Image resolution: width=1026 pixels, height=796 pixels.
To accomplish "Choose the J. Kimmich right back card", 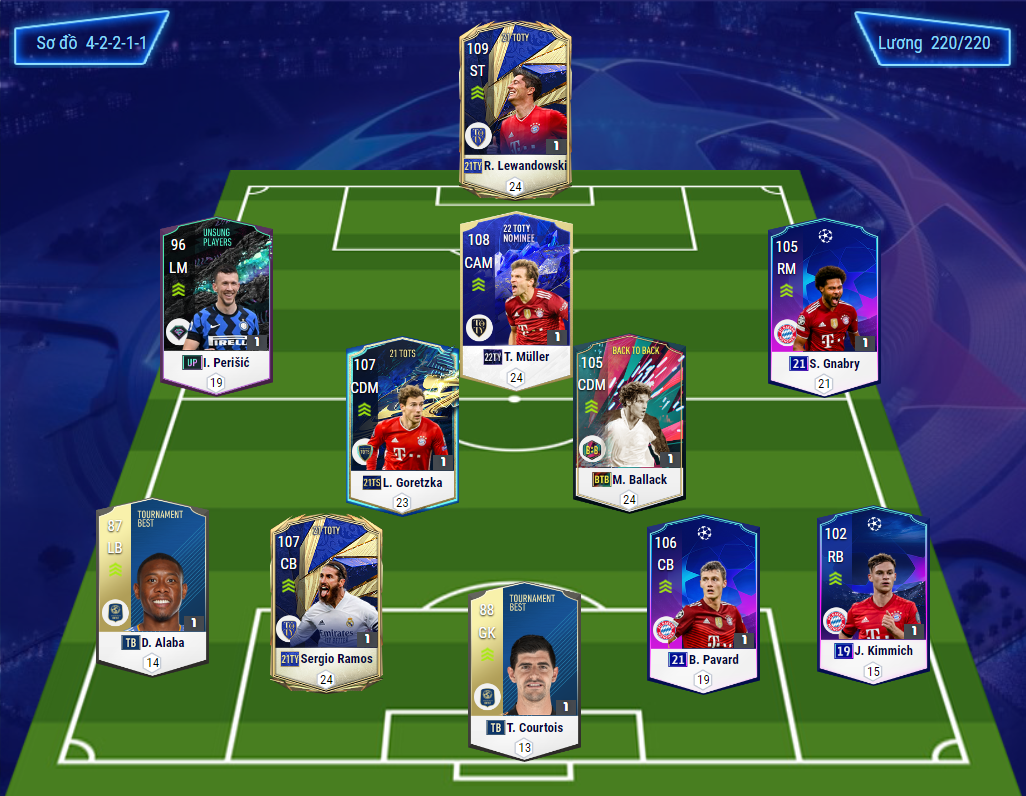I will pyautogui.click(x=872, y=590).
